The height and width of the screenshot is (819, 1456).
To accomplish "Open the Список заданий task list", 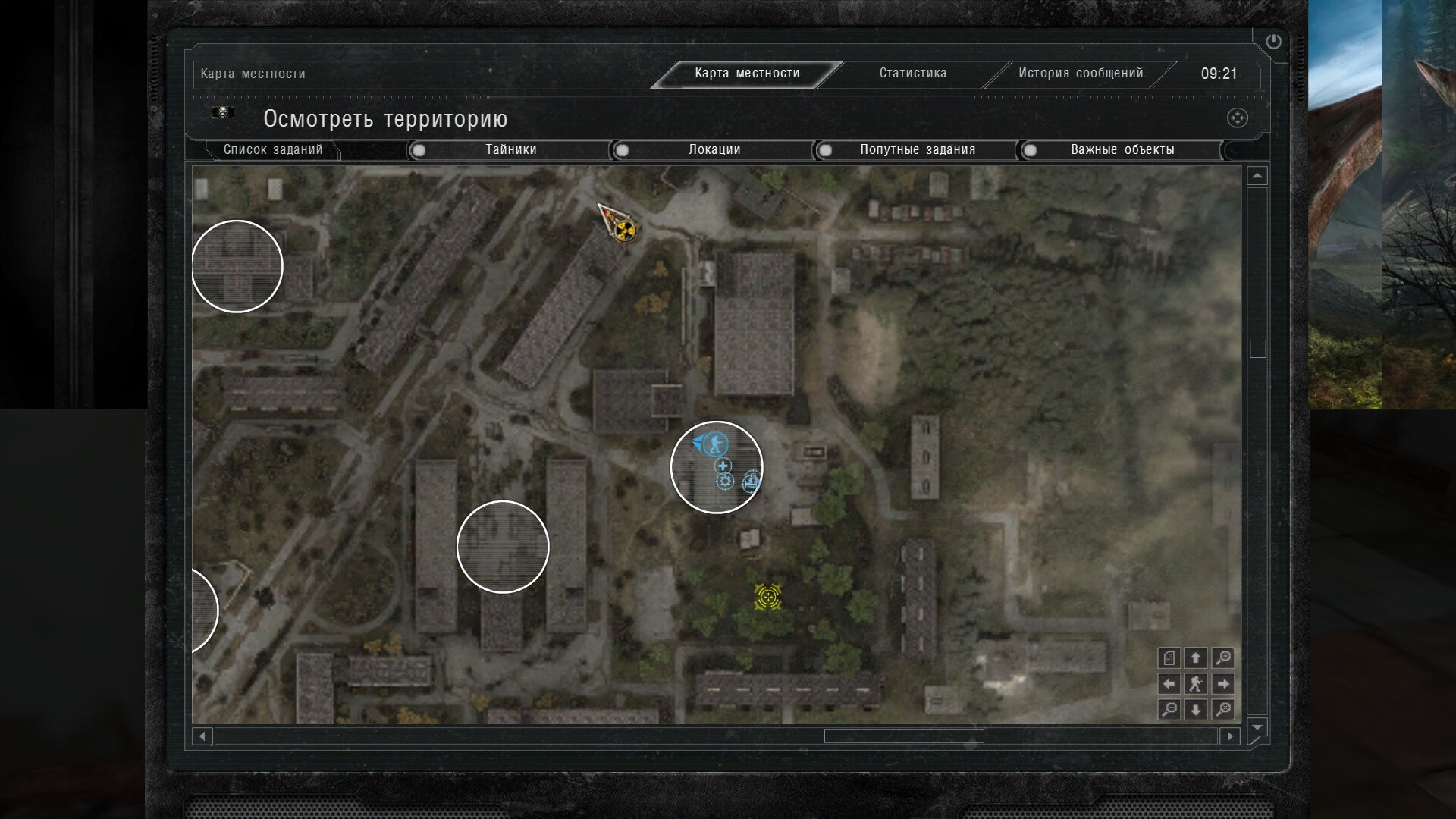I will [273, 150].
